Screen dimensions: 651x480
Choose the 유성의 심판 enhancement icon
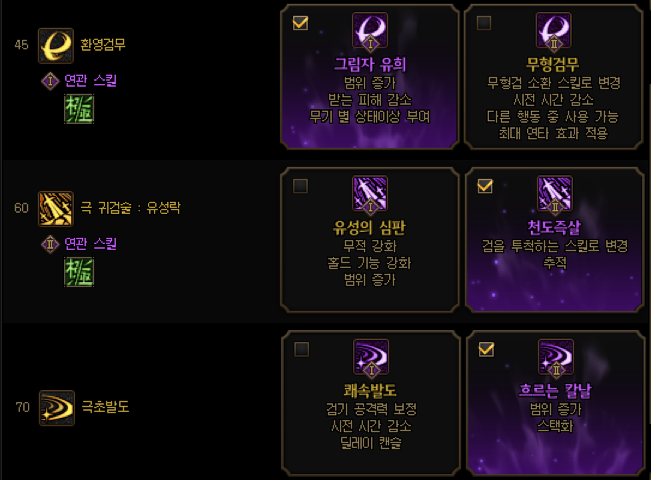(x=370, y=195)
